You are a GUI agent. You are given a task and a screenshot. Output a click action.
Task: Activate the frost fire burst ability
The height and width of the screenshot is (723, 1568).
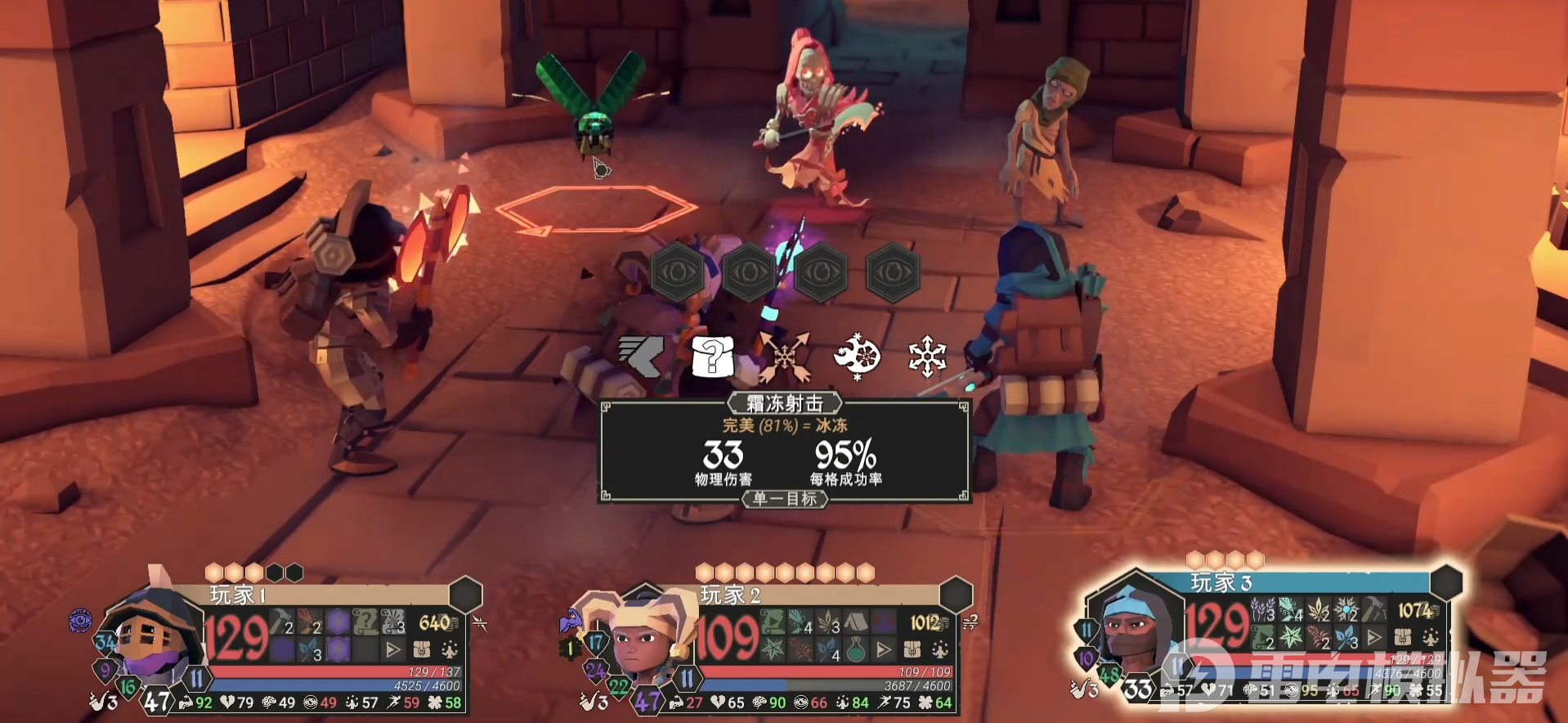click(x=856, y=357)
